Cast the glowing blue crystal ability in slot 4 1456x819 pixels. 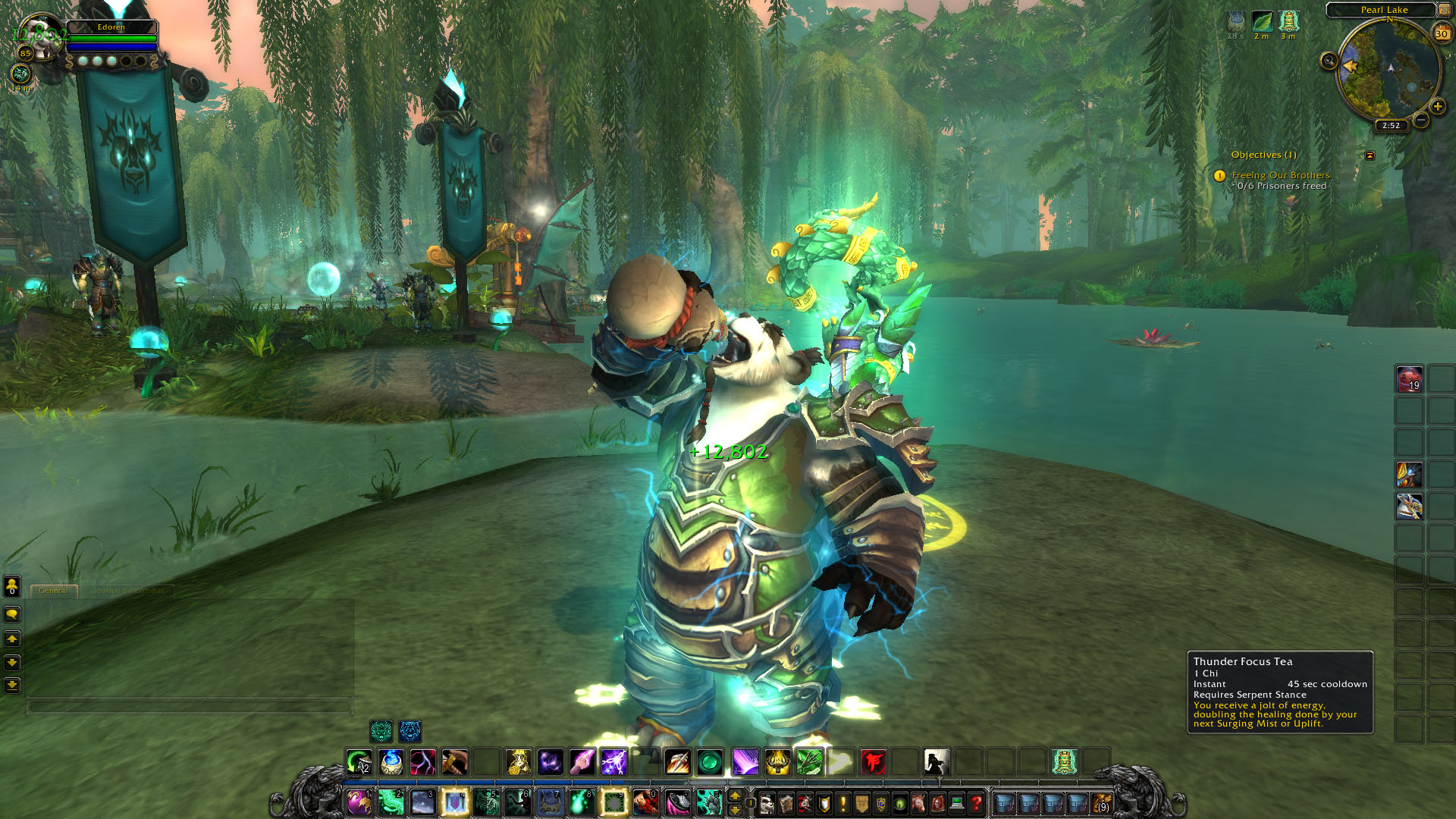[455, 802]
